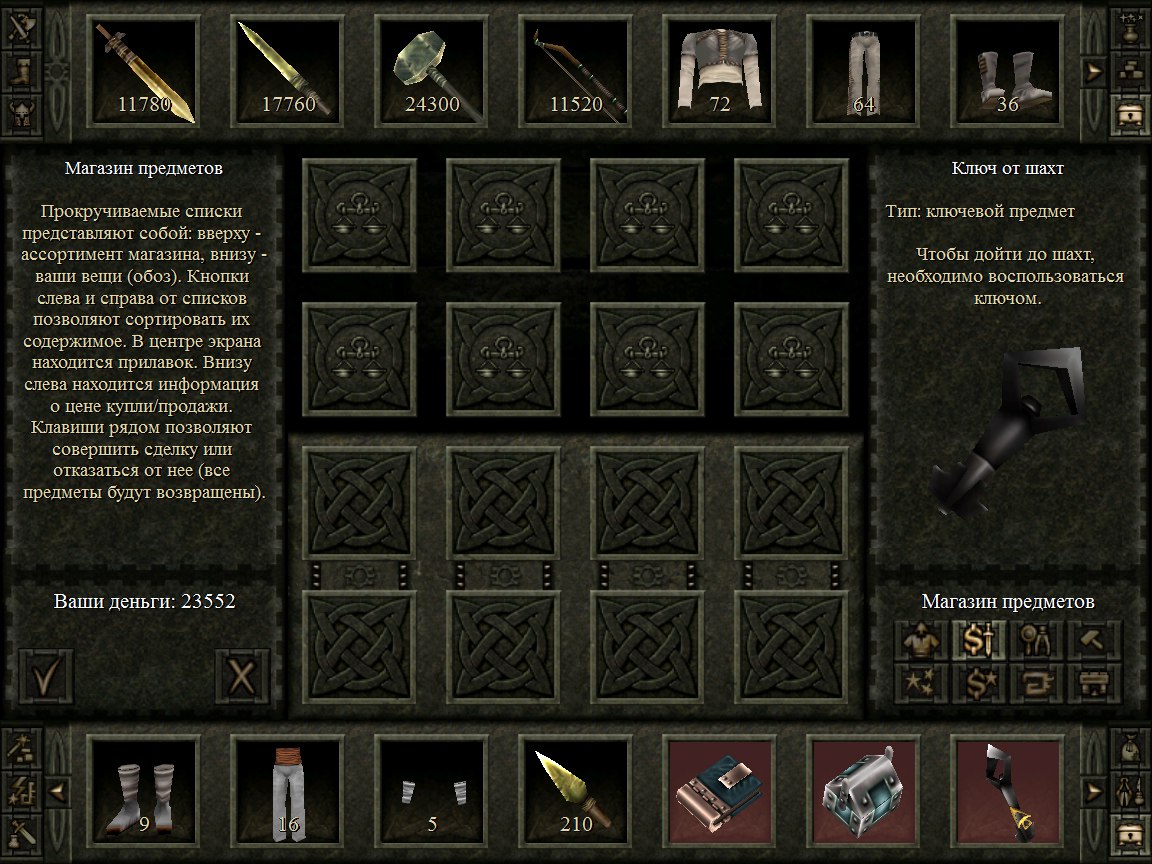
Task: Filter shop list by helmet armor icon
Action: 23,110
